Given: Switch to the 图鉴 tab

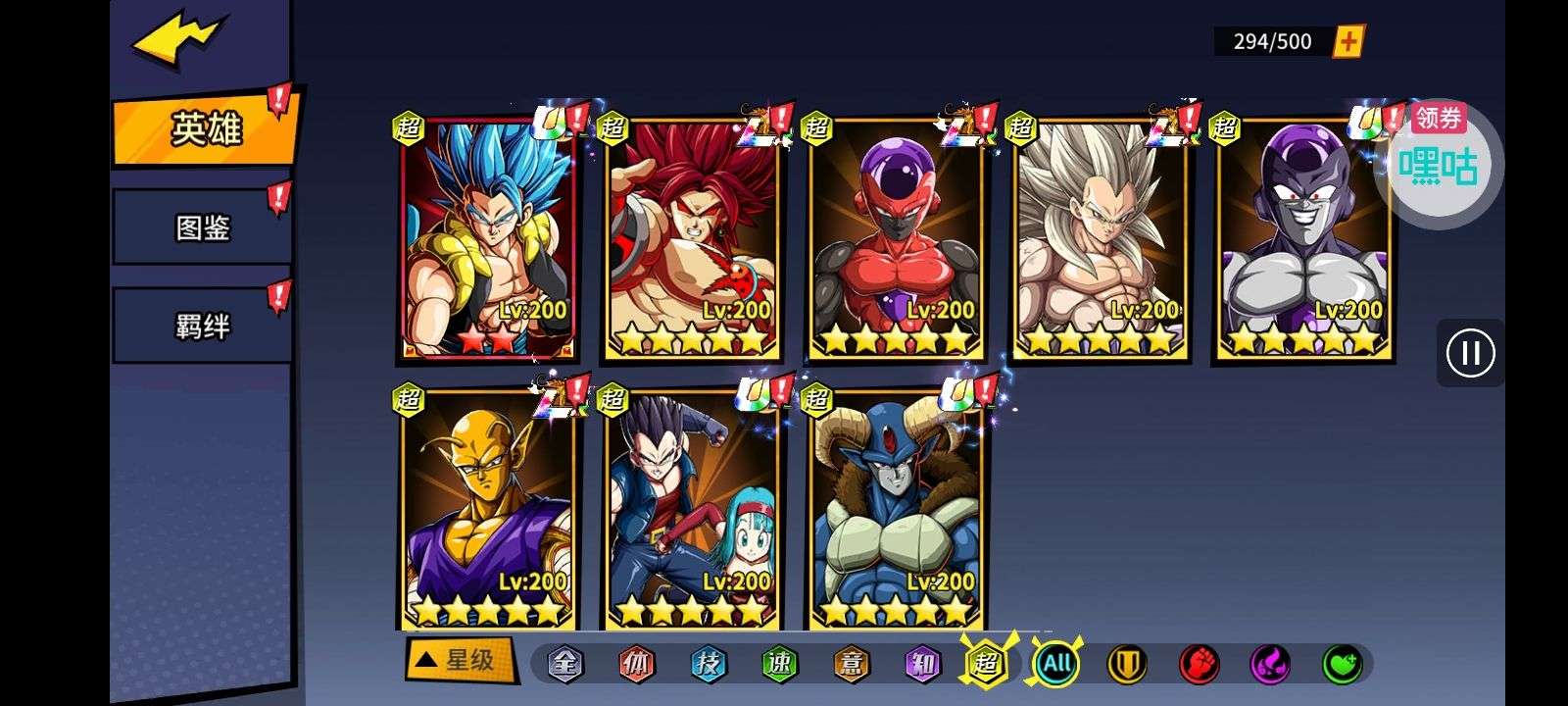Looking at the screenshot, I should (x=202, y=227).
